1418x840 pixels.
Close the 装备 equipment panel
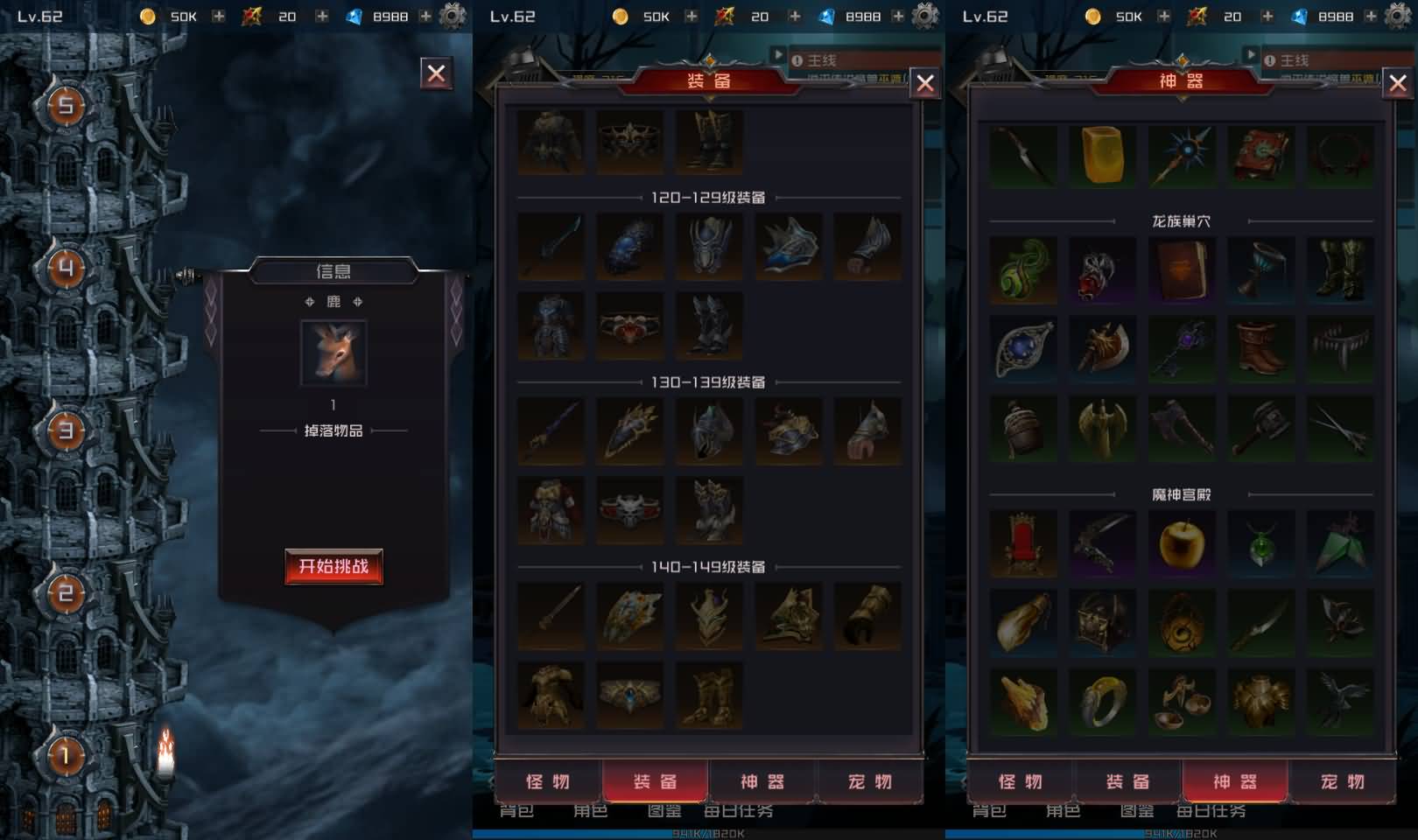[925, 83]
